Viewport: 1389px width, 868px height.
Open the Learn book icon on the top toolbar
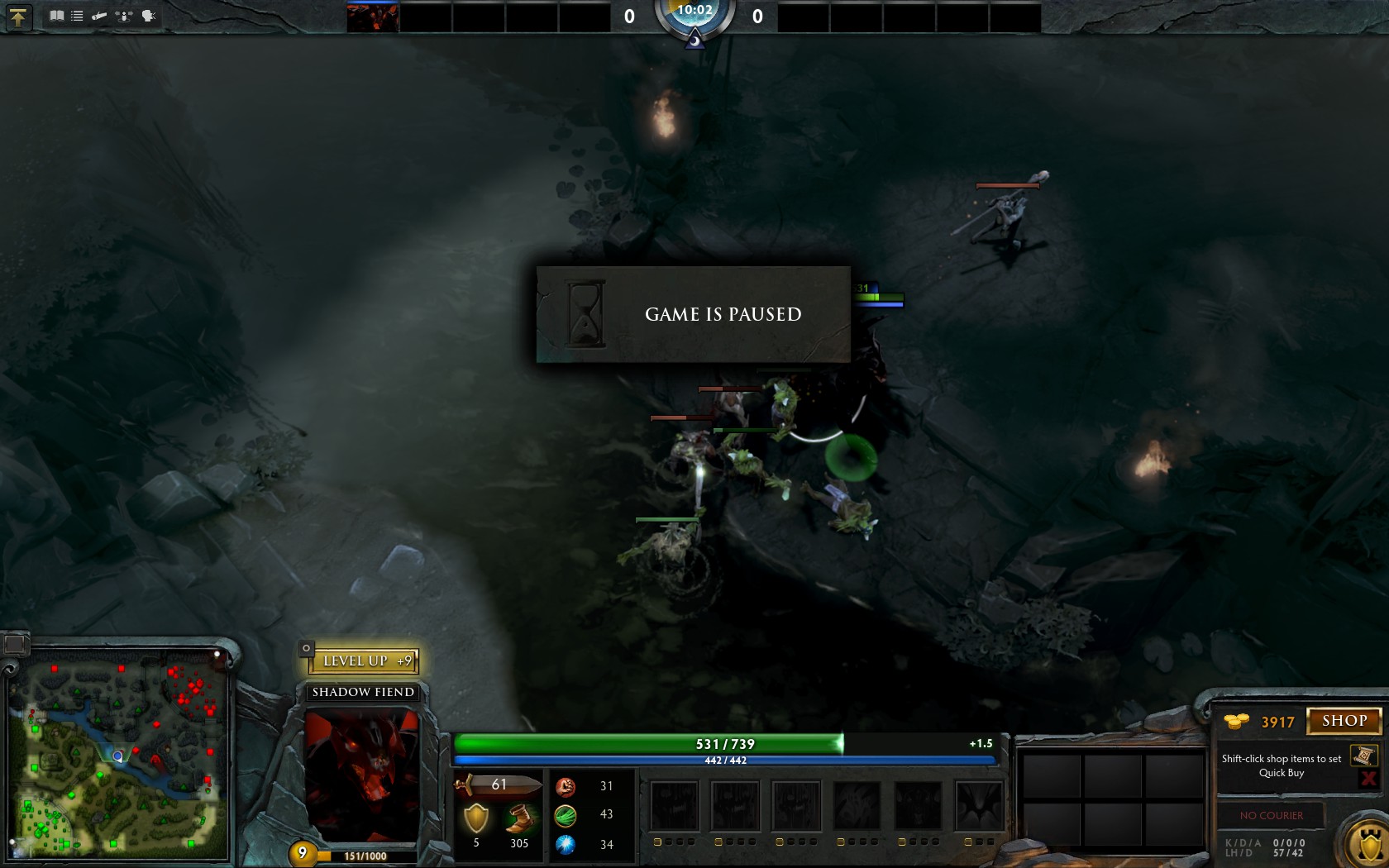(x=58, y=15)
